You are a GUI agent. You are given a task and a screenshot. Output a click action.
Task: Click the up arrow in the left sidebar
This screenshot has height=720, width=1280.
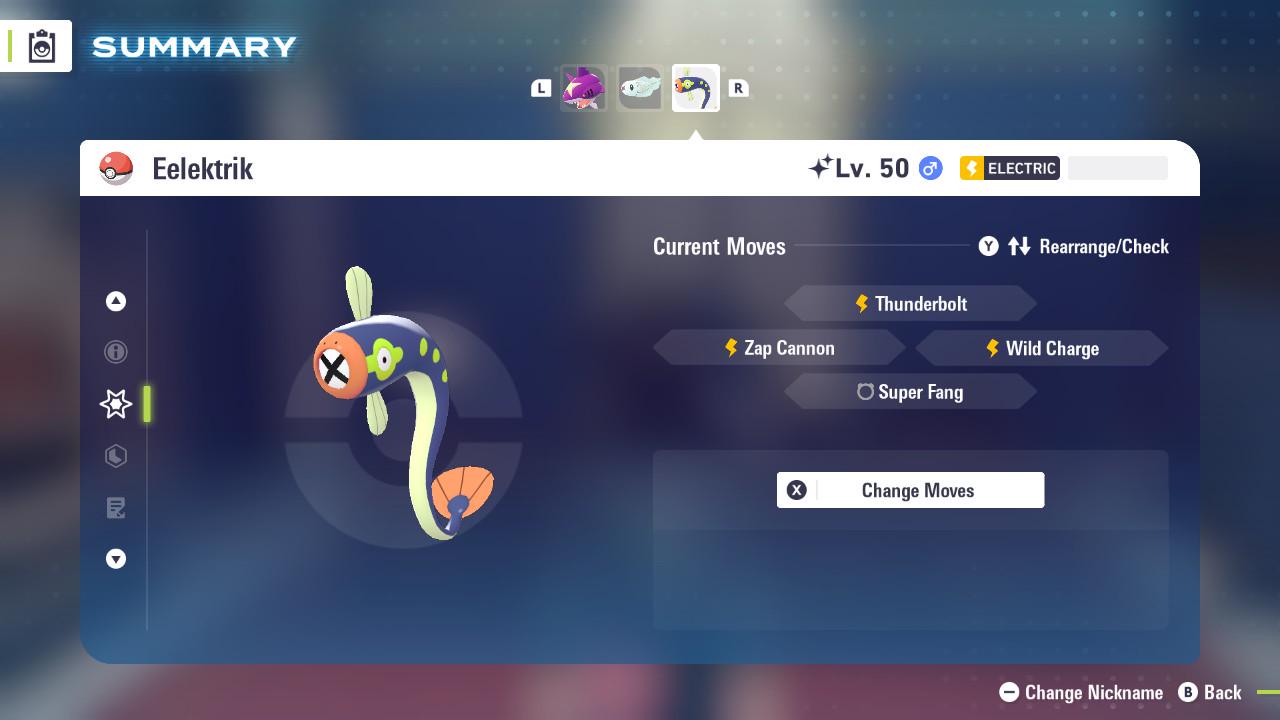(x=116, y=301)
